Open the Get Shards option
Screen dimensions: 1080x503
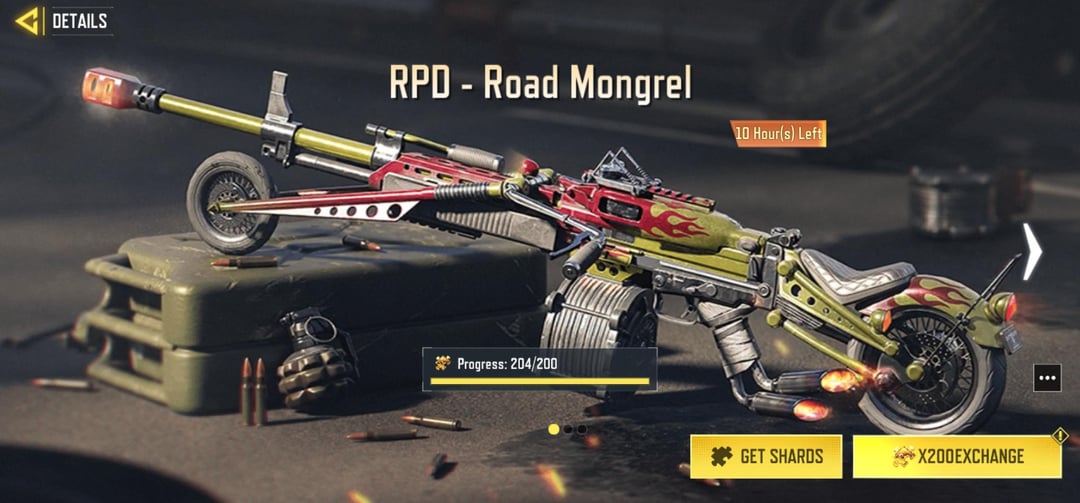point(768,457)
